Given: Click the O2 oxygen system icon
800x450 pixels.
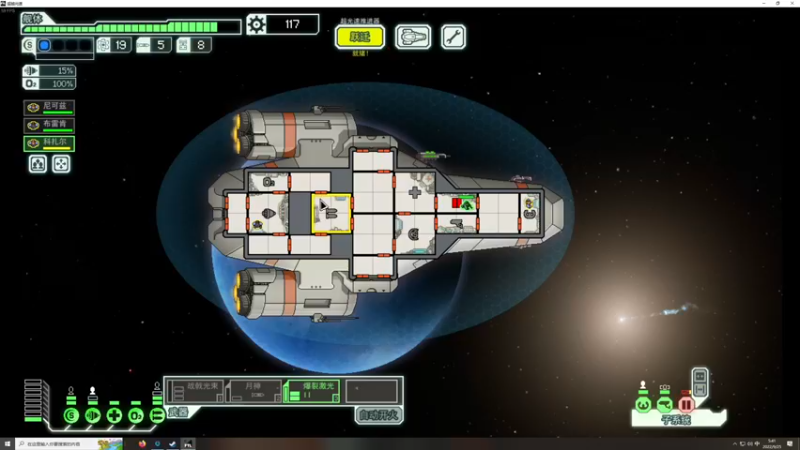Looking at the screenshot, I should coord(136,415).
